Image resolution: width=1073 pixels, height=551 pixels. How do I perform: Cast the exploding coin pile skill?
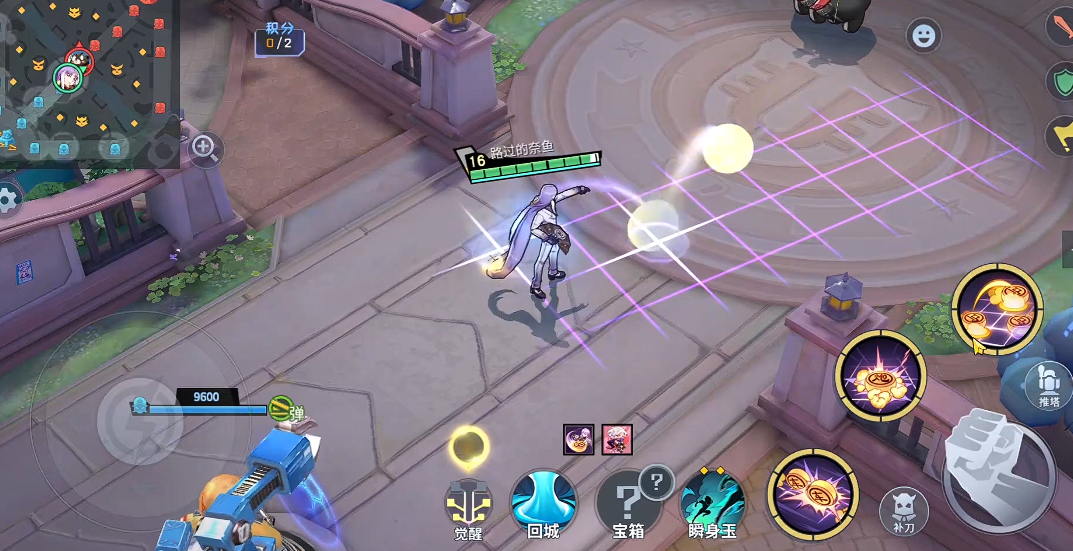(x=881, y=376)
